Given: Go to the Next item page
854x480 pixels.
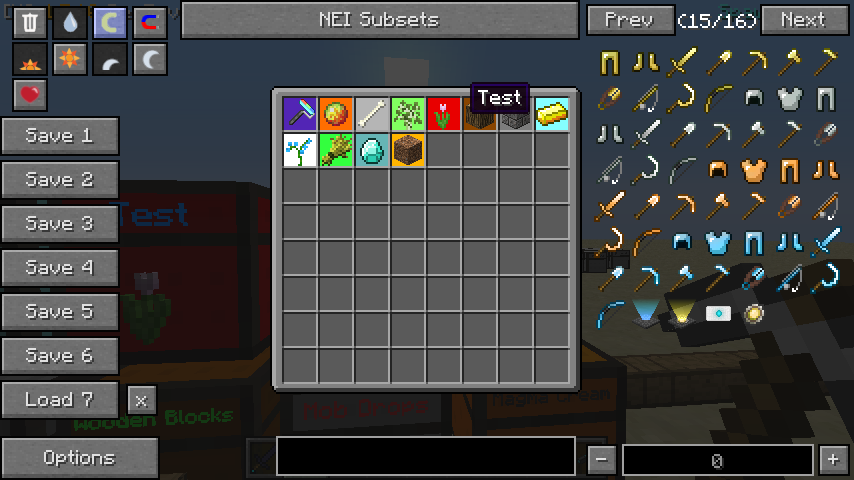Looking at the screenshot, I should (803, 19).
